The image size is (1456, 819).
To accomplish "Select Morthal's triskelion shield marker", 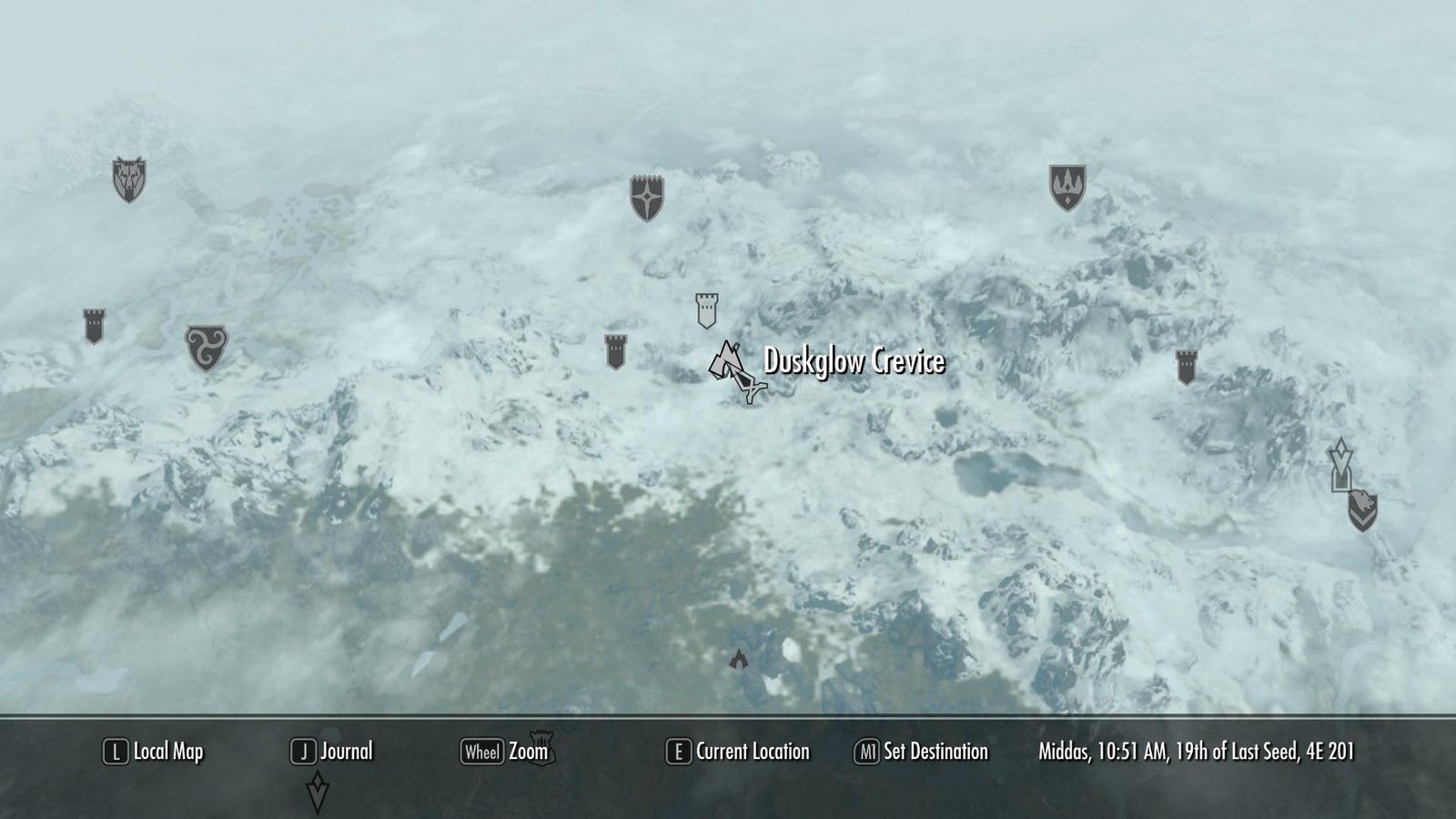I will (207, 347).
